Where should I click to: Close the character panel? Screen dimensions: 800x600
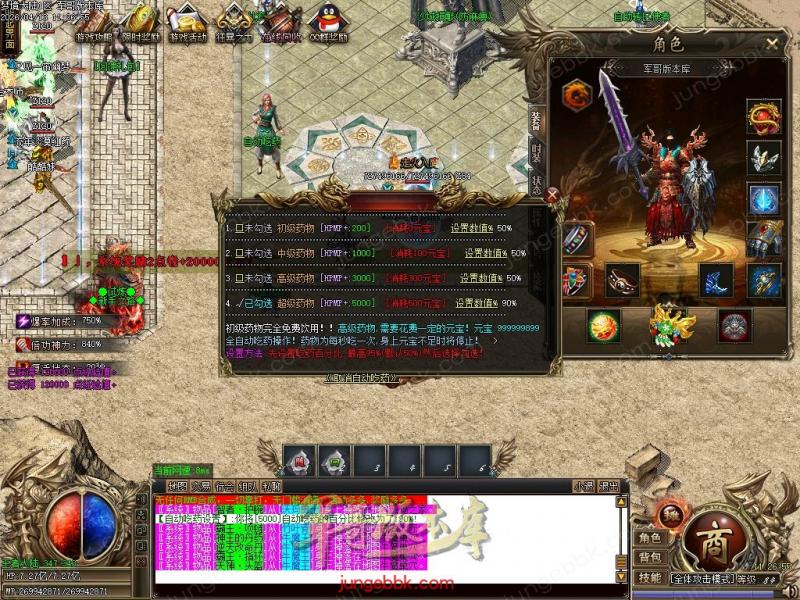(x=772, y=44)
